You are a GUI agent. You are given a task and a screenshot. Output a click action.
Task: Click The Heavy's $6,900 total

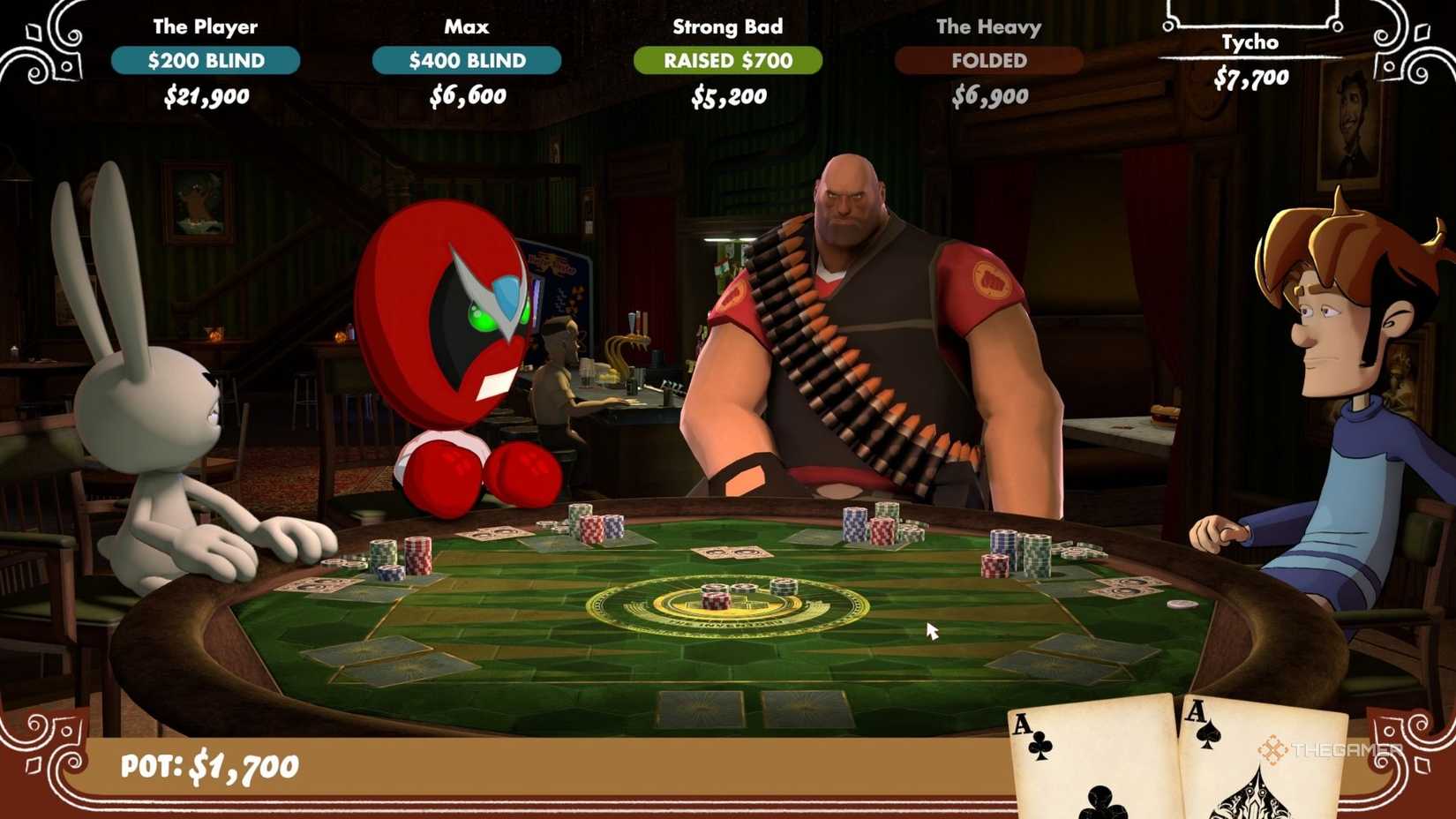(x=989, y=95)
